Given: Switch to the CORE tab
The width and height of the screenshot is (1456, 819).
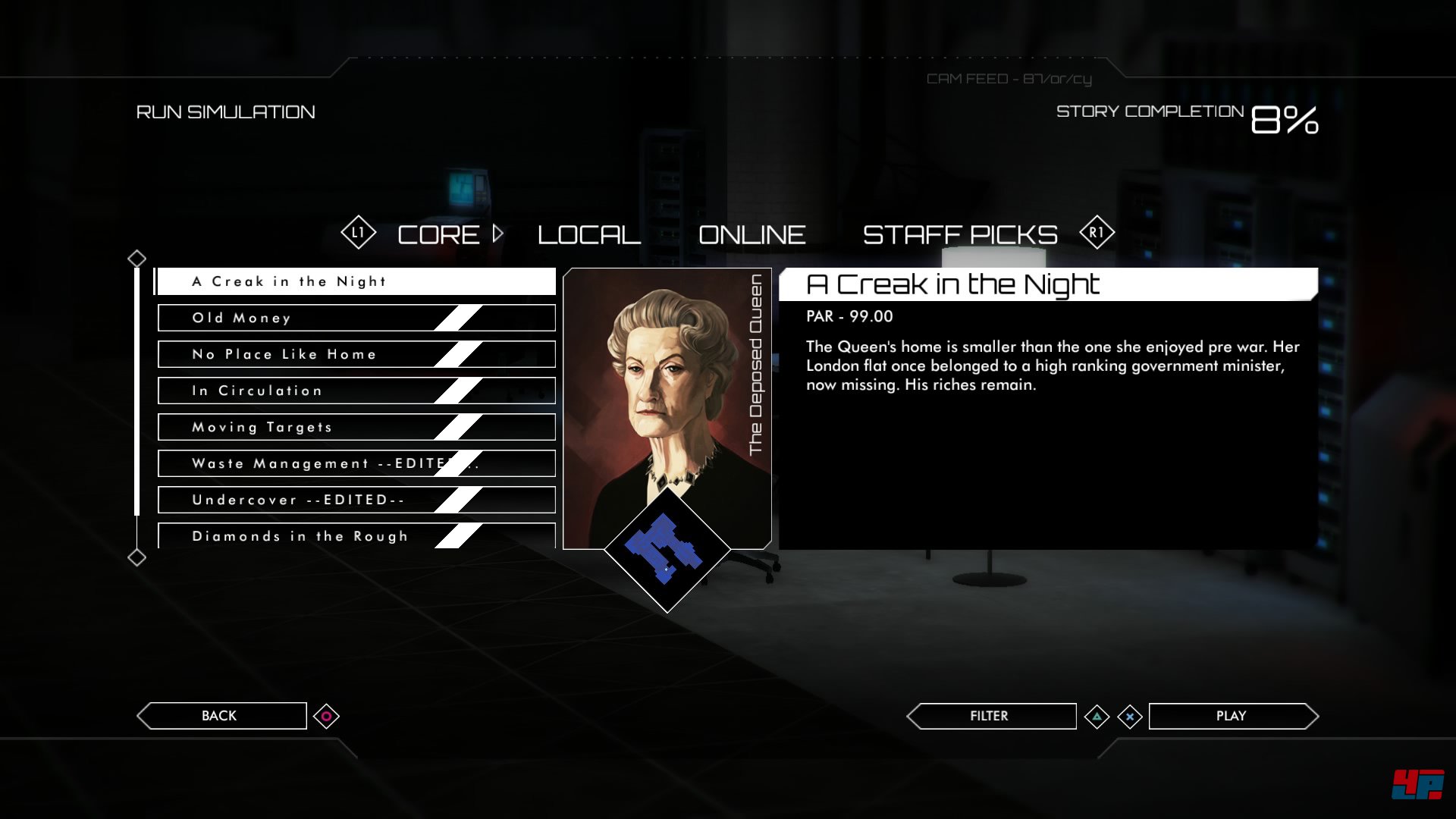Looking at the screenshot, I should click(438, 235).
